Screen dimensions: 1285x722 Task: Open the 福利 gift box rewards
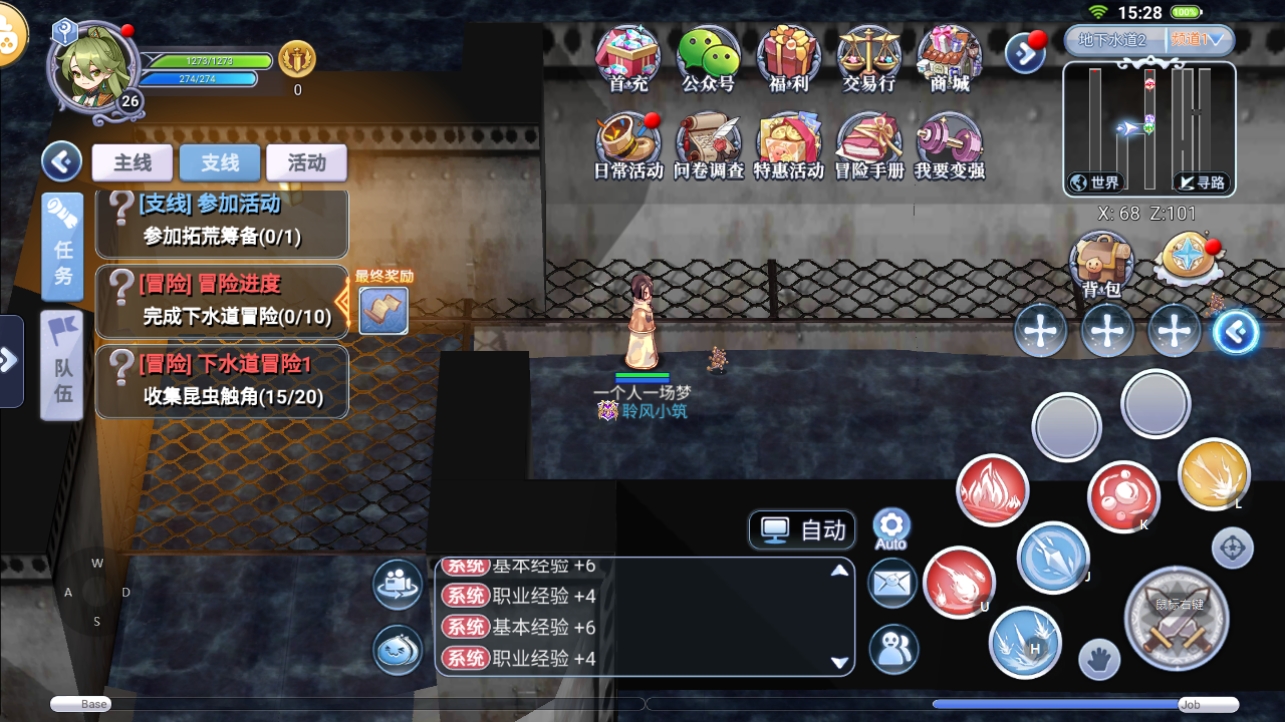coord(788,58)
